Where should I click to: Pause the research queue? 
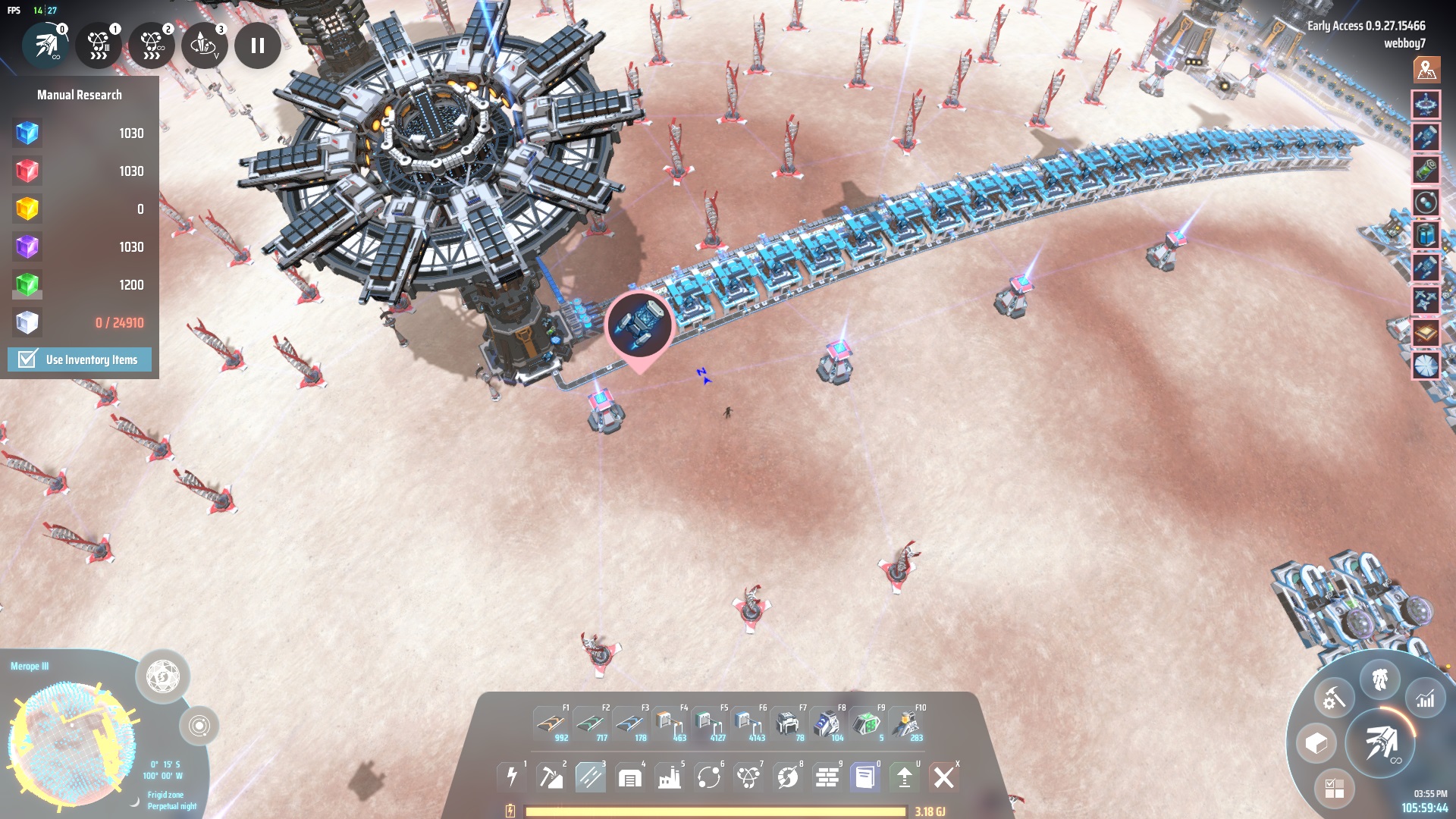pos(258,45)
